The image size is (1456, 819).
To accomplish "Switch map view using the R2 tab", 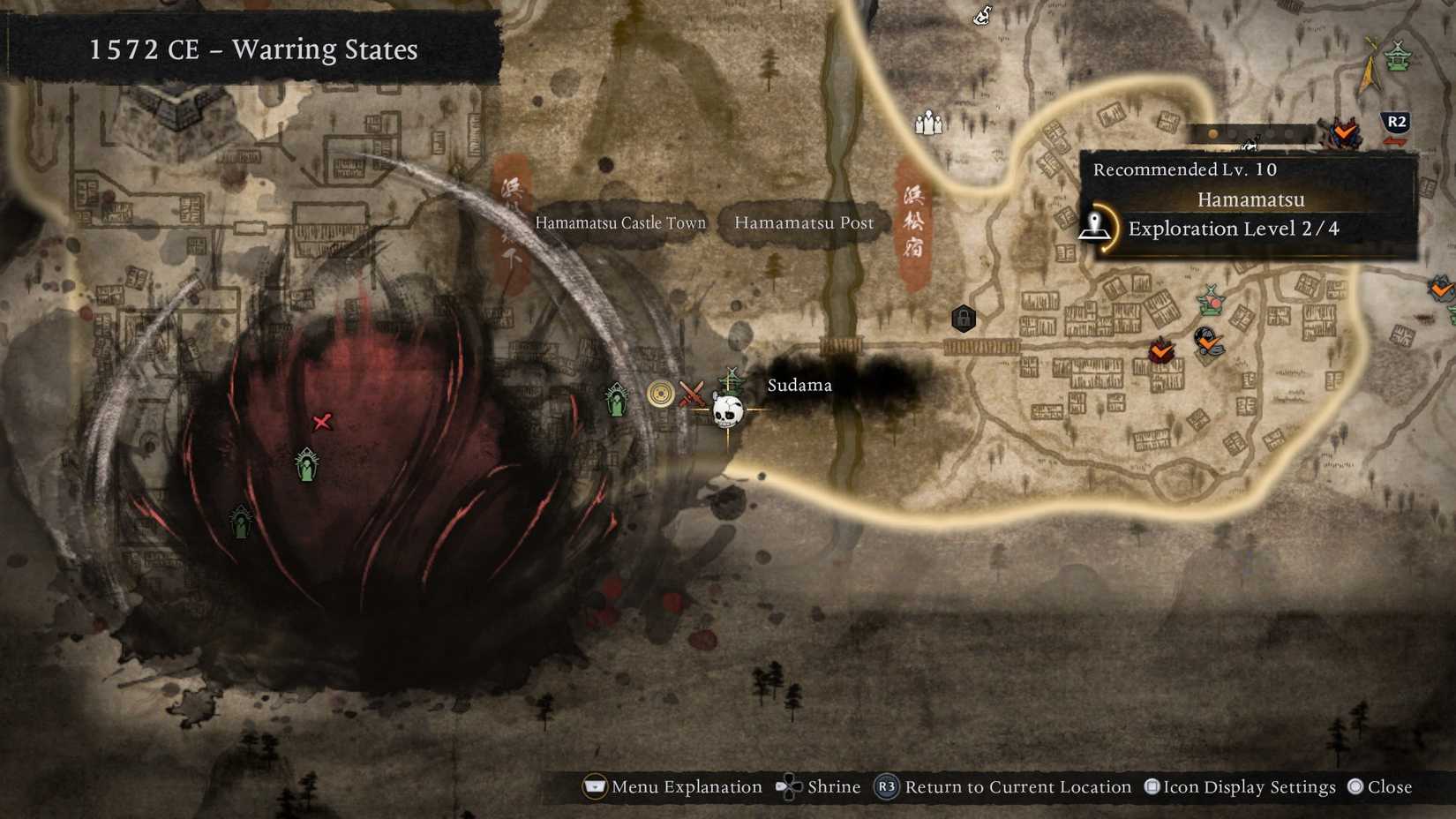I will (x=1394, y=122).
